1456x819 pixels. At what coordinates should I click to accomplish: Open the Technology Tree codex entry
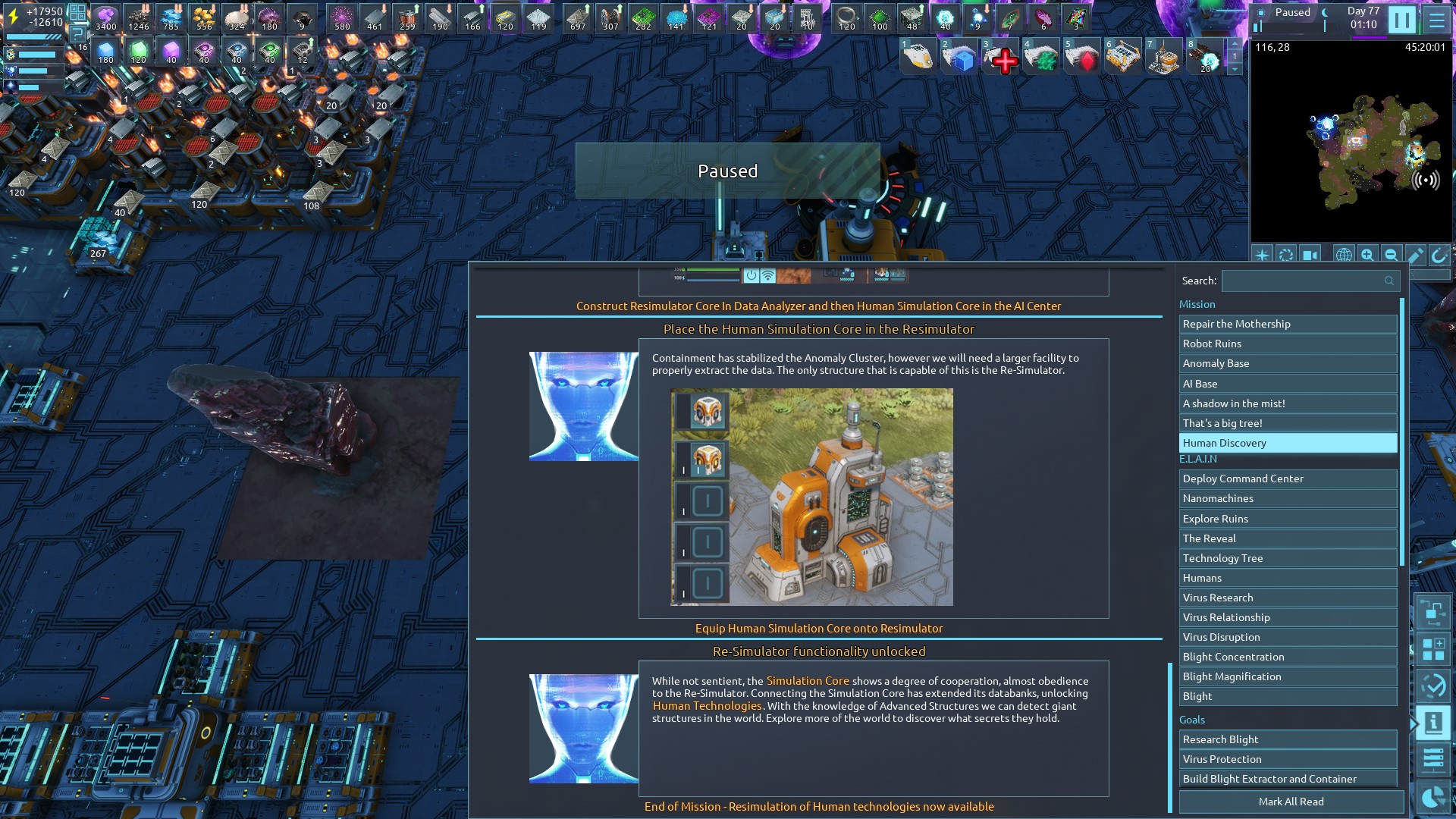(x=1288, y=558)
